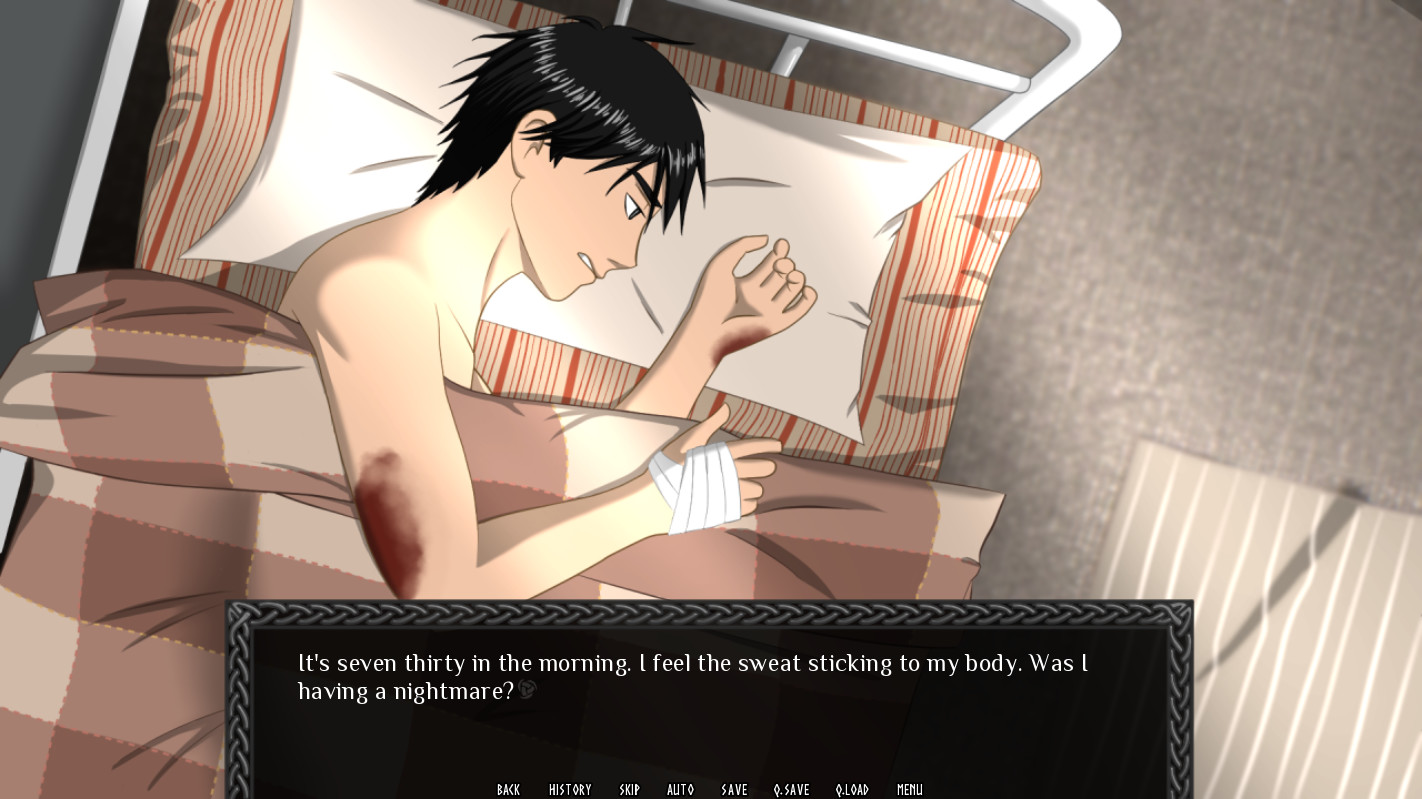The image size is (1422, 799).
Task: Quick save with Q.Save
Action: click(791, 790)
